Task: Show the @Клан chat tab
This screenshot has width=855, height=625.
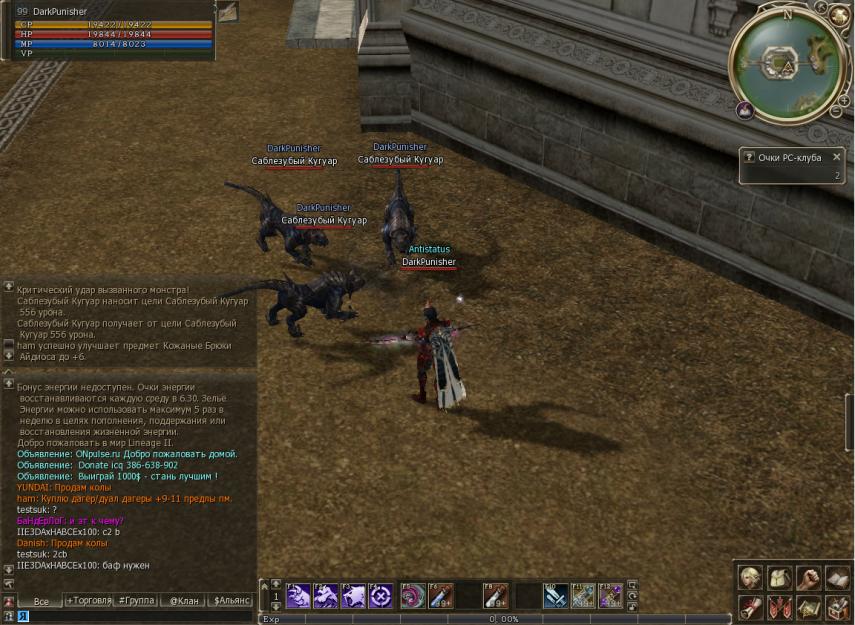Action: point(184,601)
